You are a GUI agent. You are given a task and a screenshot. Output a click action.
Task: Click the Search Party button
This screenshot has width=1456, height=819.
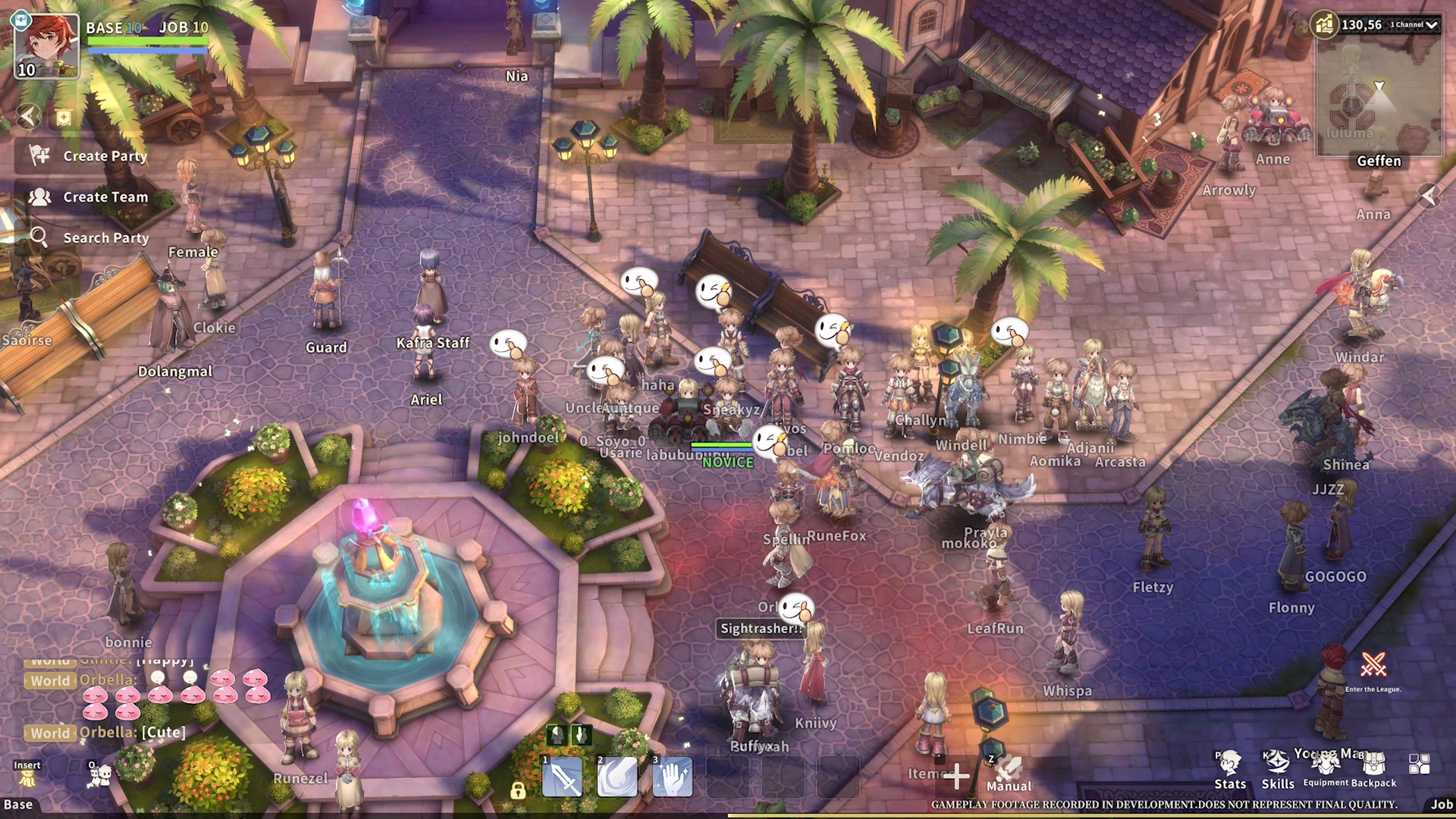point(91,238)
